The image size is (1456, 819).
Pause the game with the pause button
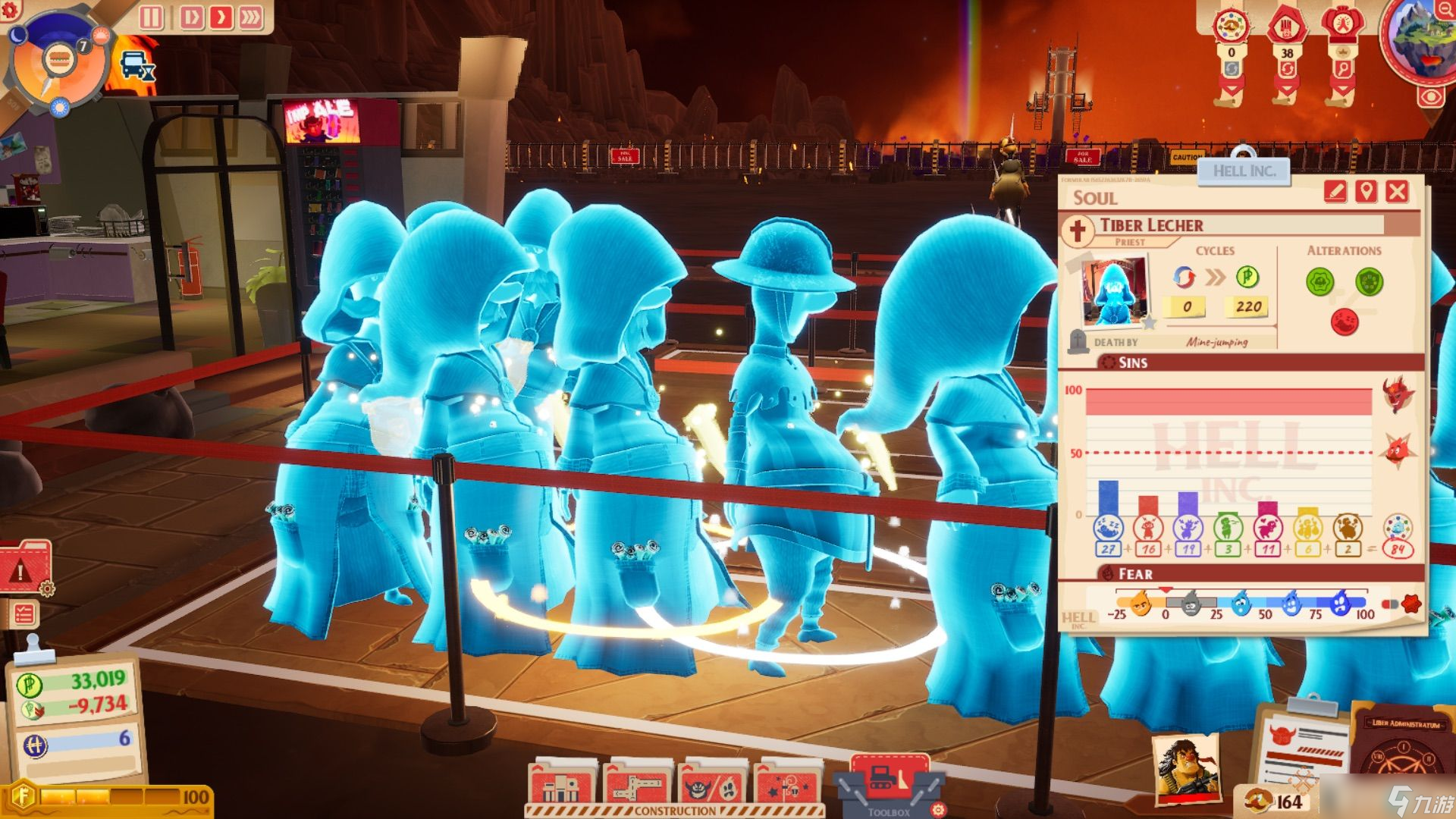(151, 17)
